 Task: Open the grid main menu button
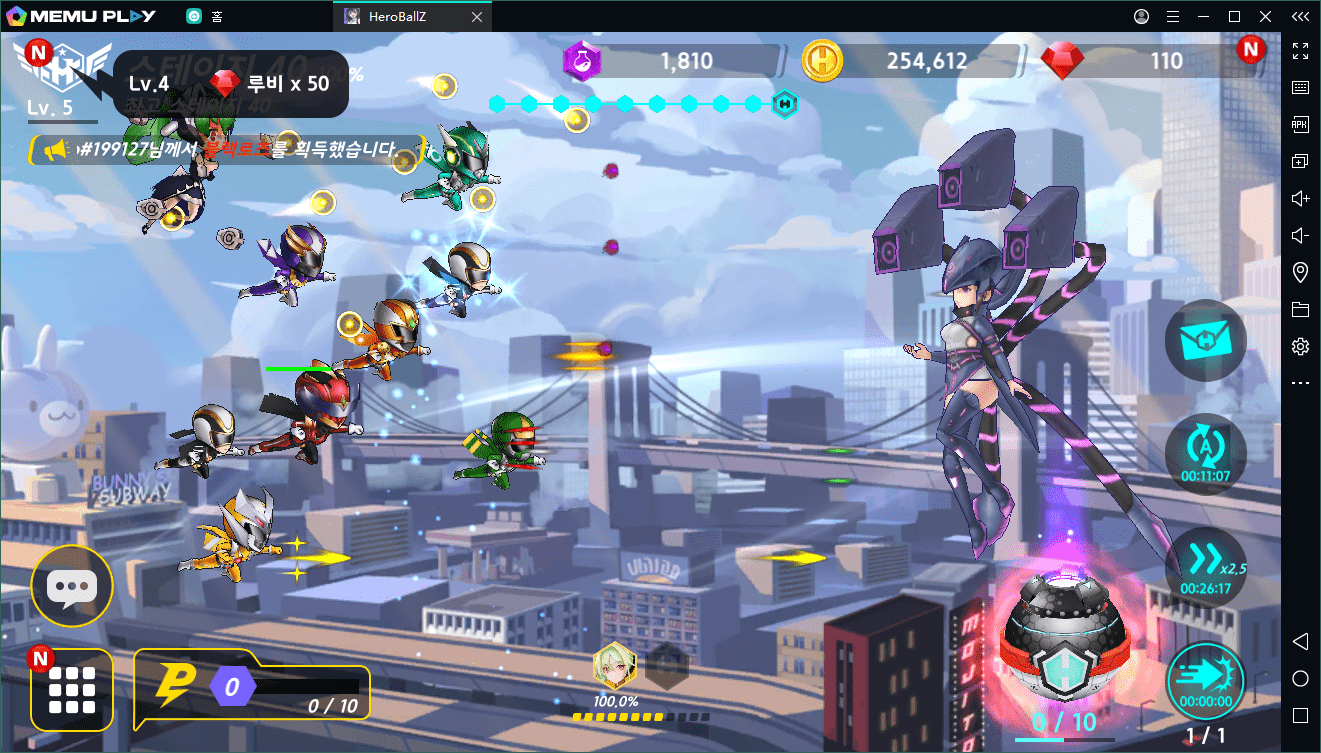point(72,690)
